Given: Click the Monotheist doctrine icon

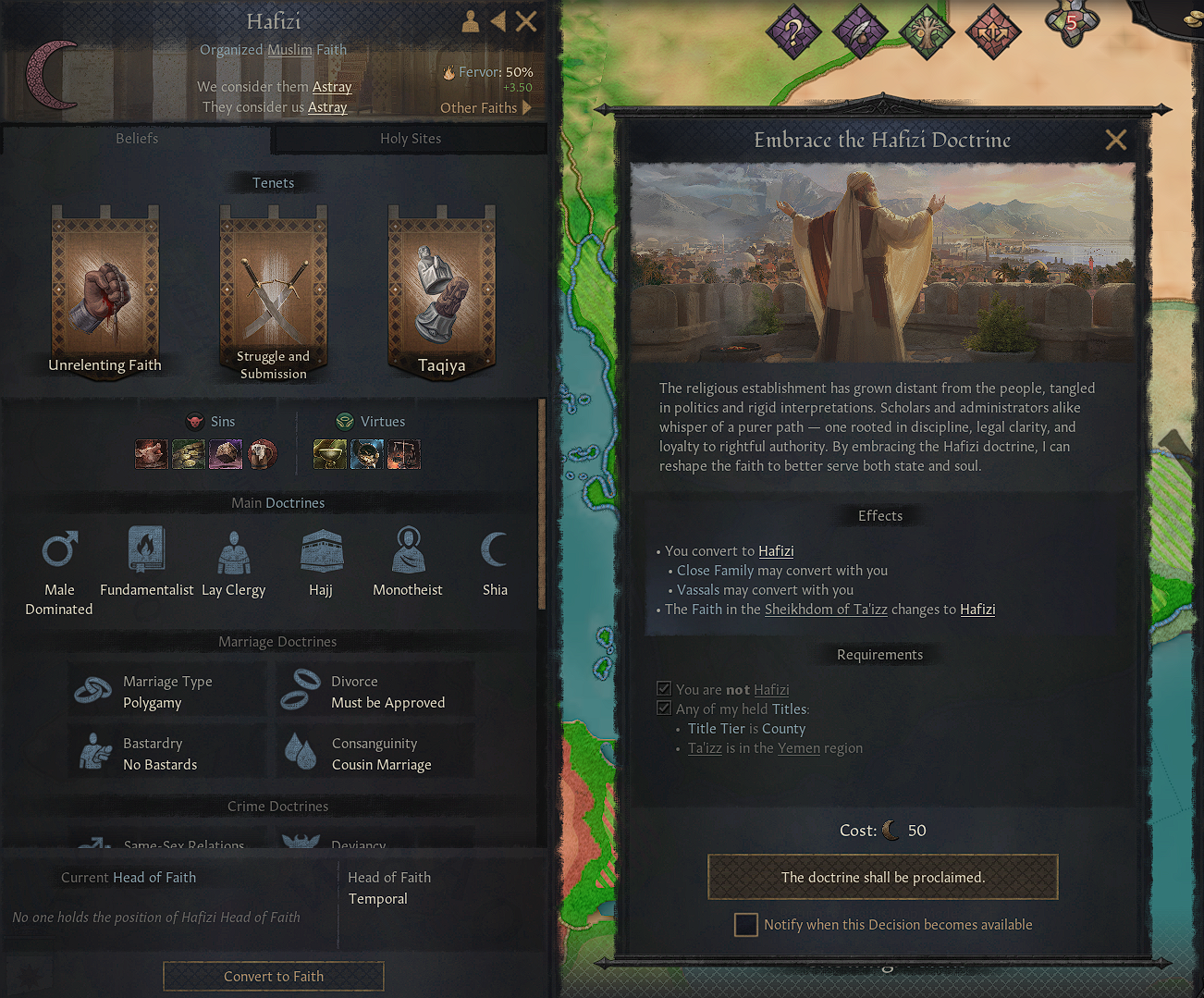Looking at the screenshot, I should click(x=408, y=548).
